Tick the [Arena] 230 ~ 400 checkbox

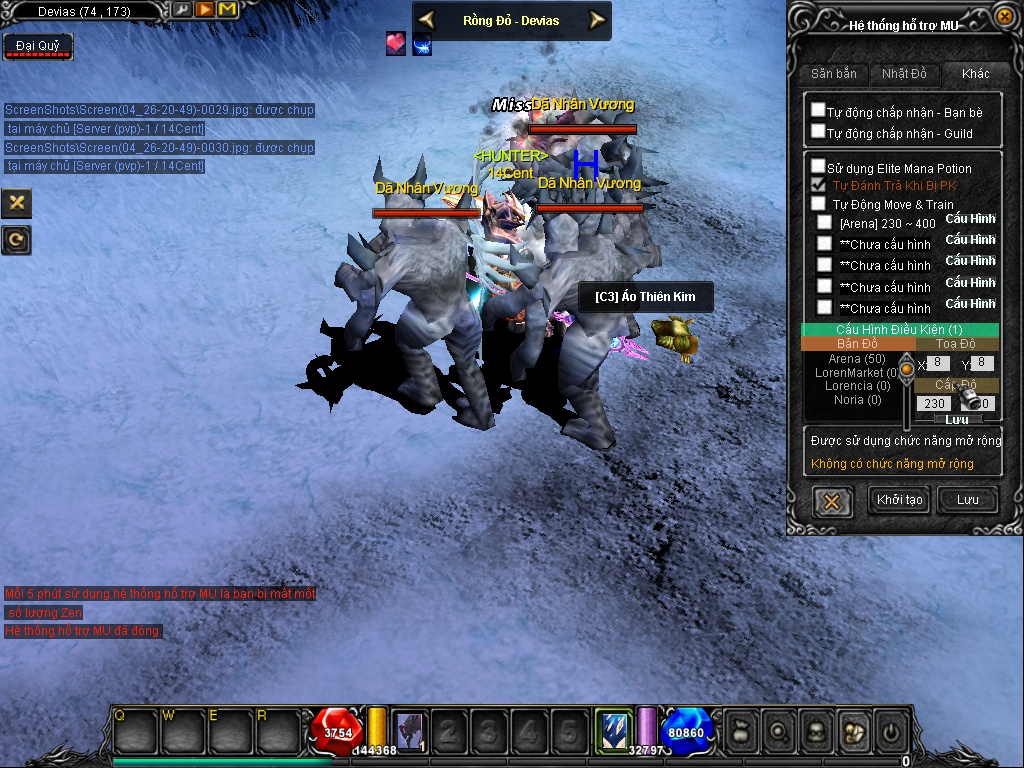point(824,222)
